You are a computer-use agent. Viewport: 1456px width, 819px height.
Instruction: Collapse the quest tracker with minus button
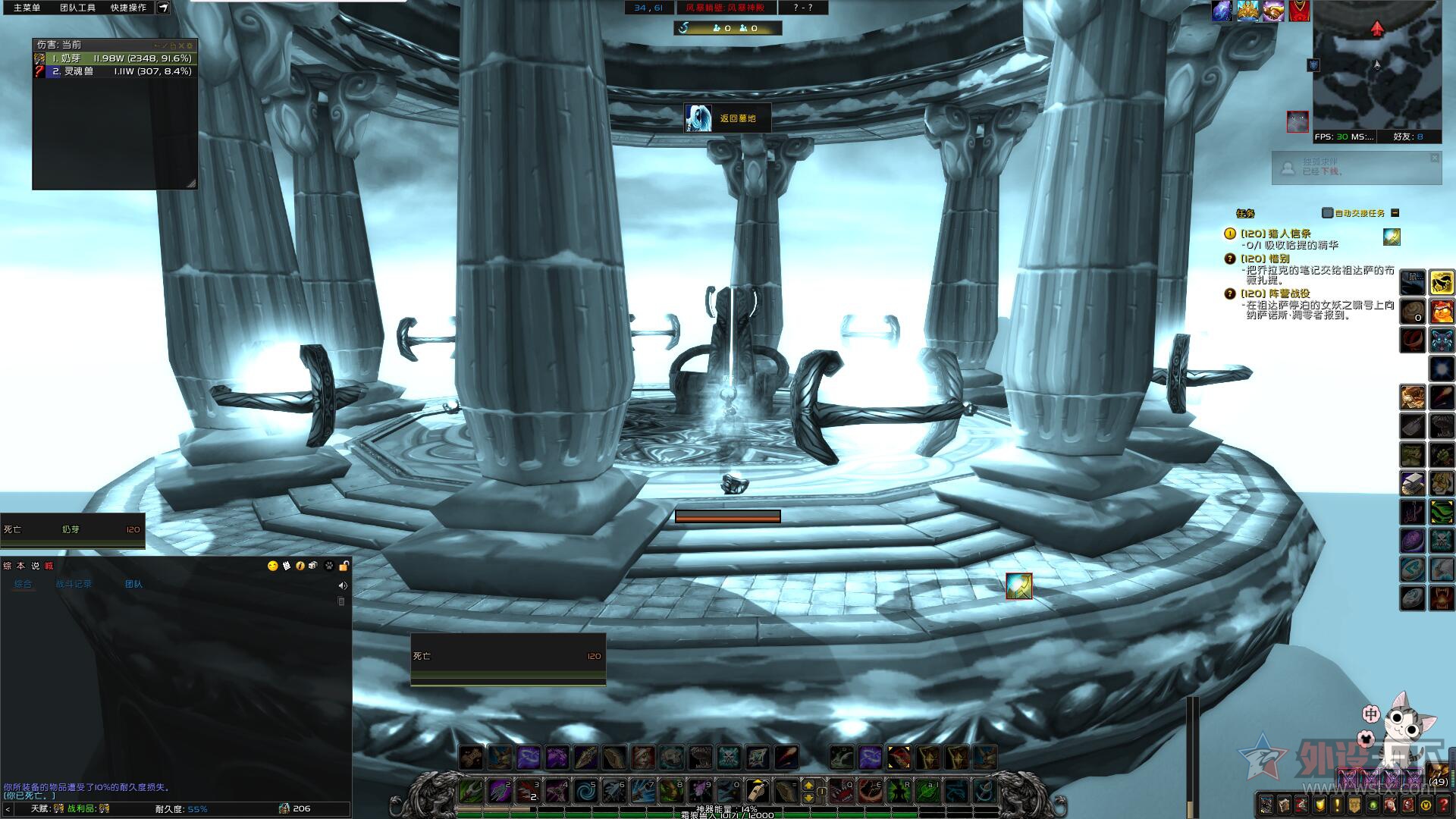click(1395, 213)
